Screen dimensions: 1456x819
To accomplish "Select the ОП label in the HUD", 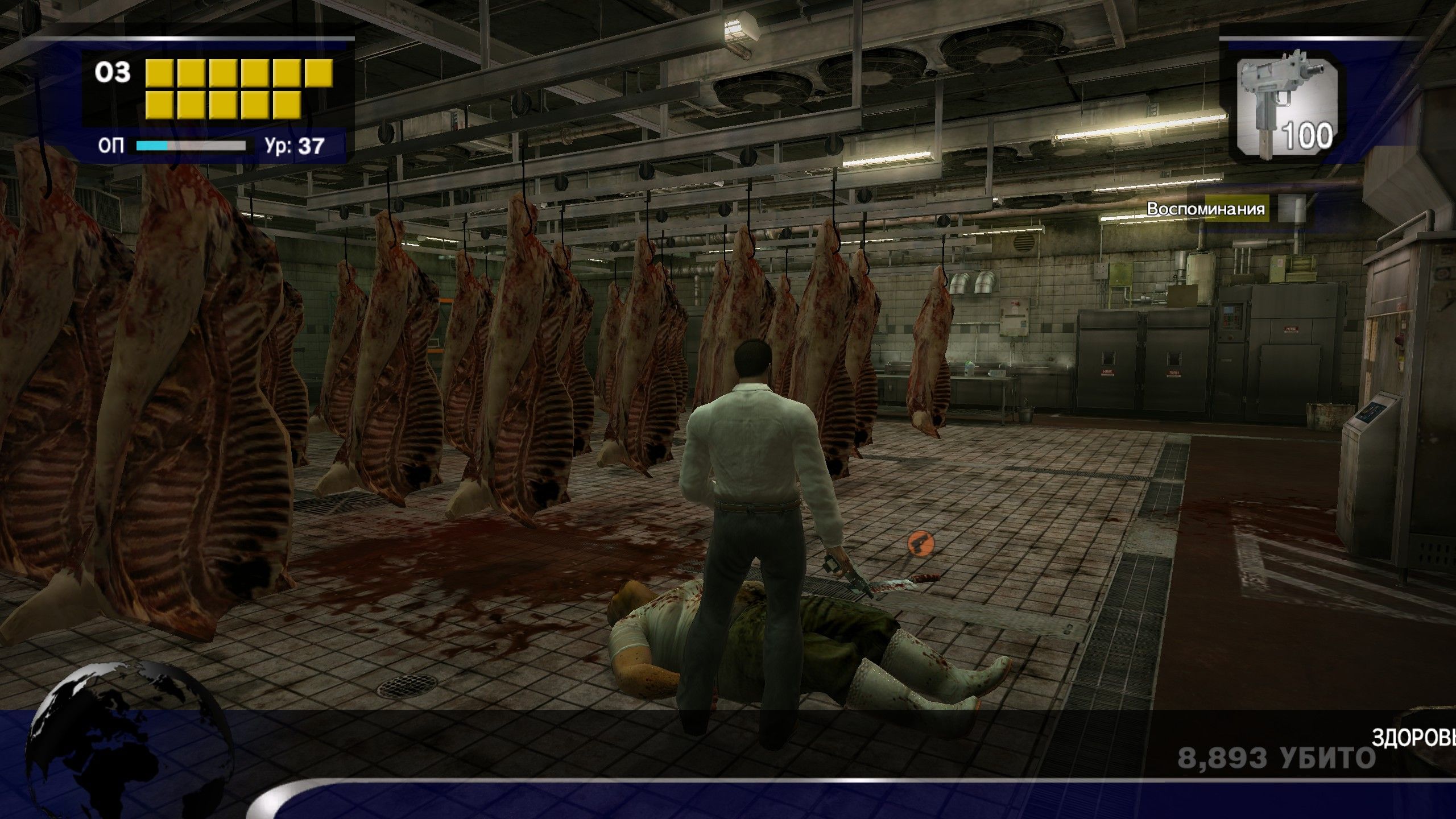I will [x=114, y=146].
